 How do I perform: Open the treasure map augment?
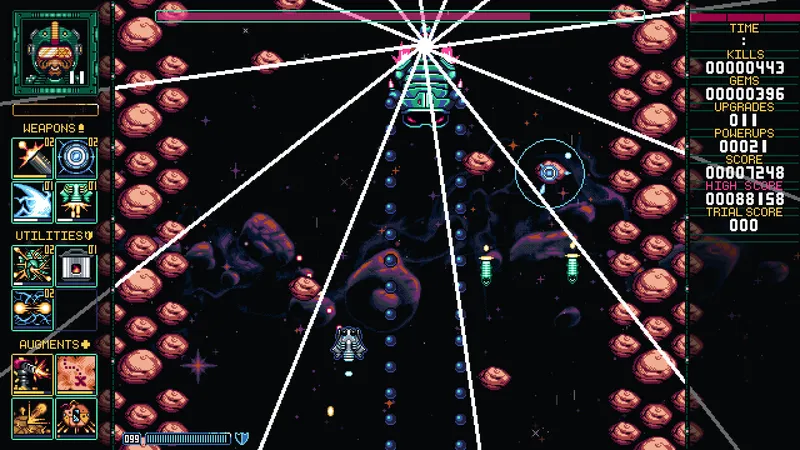click(76, 374)
